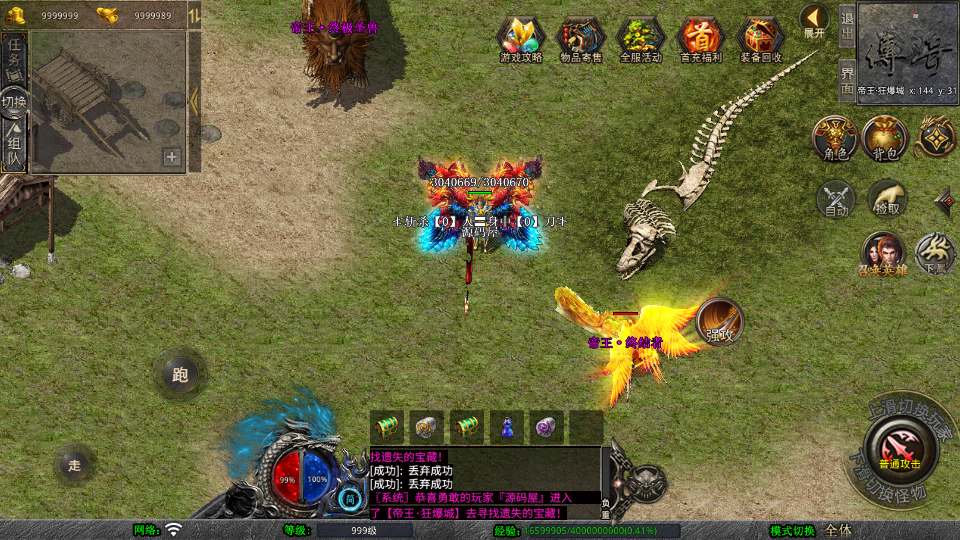Open the 首充福利 first-recharge bonus
The height and width of the screenshot is (540, 960).
(x=700, y=40)
